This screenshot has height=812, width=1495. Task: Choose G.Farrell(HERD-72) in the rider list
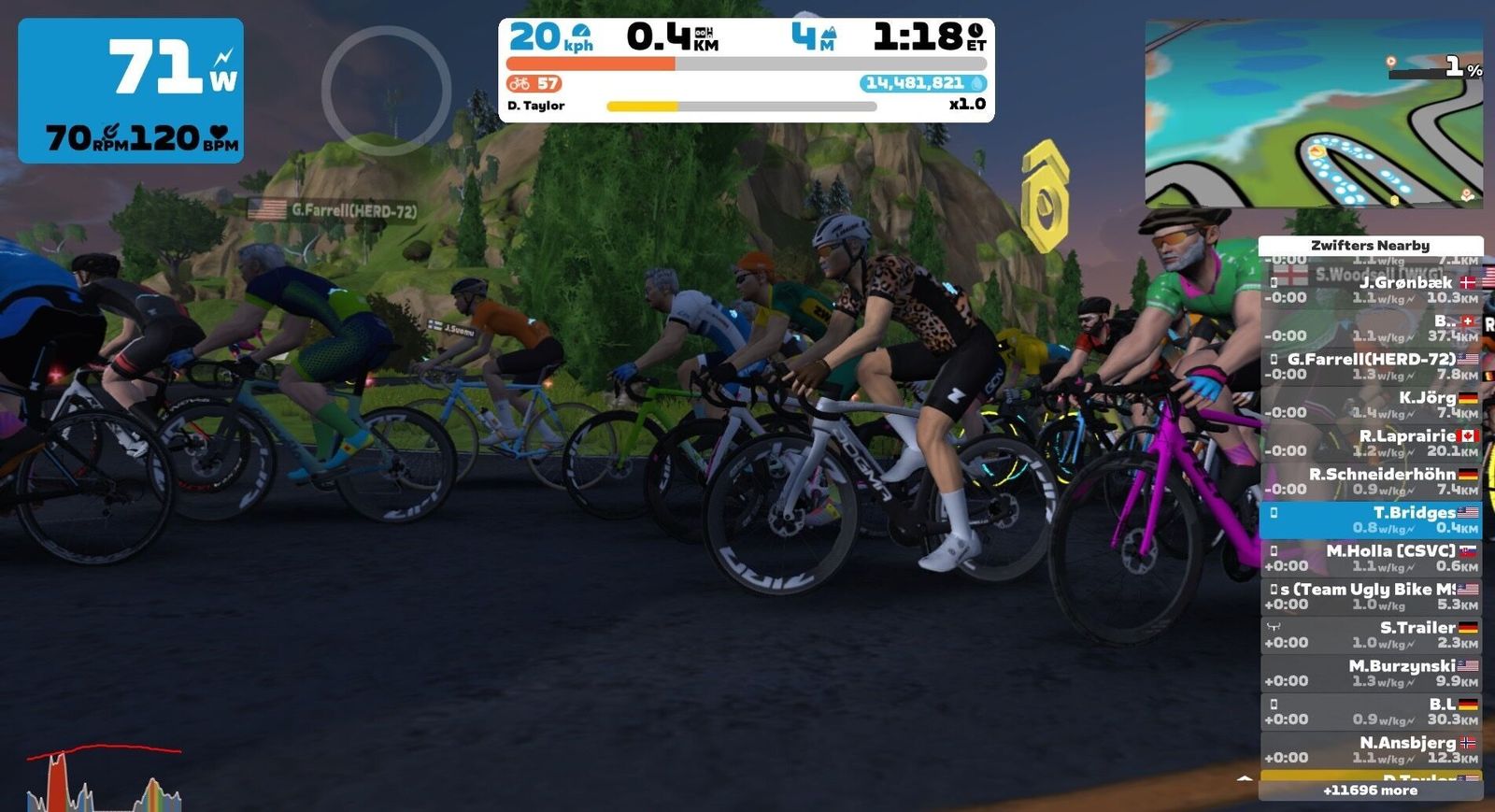tap(1371, 365)
